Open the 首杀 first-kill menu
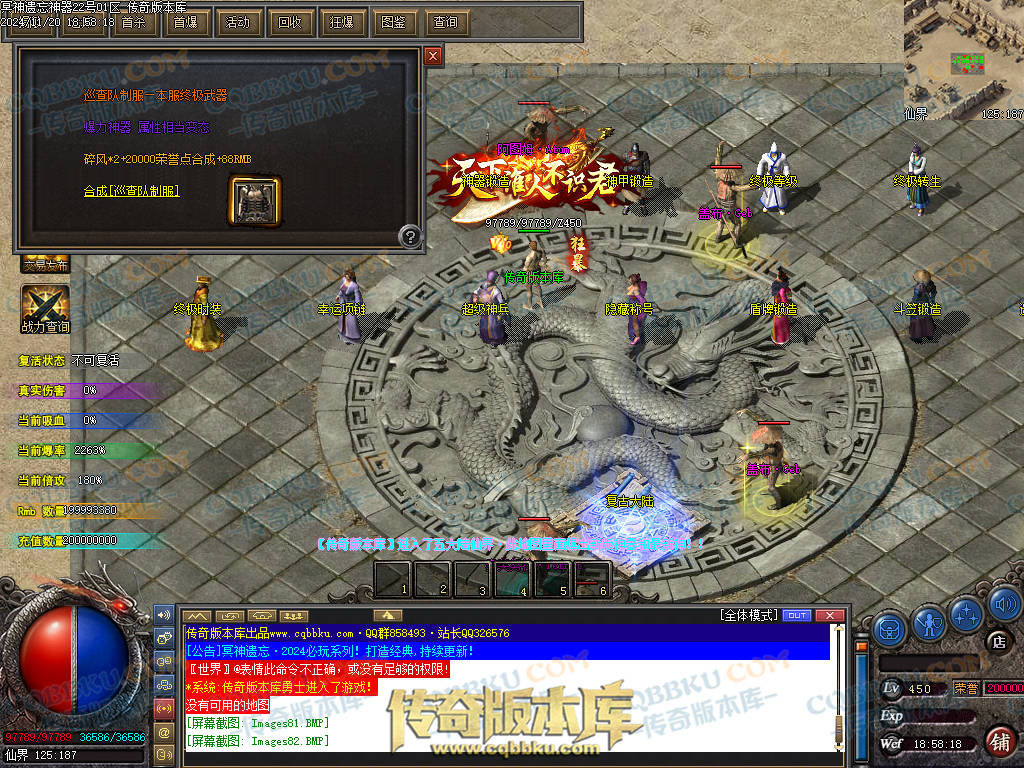 coord(133,22)
